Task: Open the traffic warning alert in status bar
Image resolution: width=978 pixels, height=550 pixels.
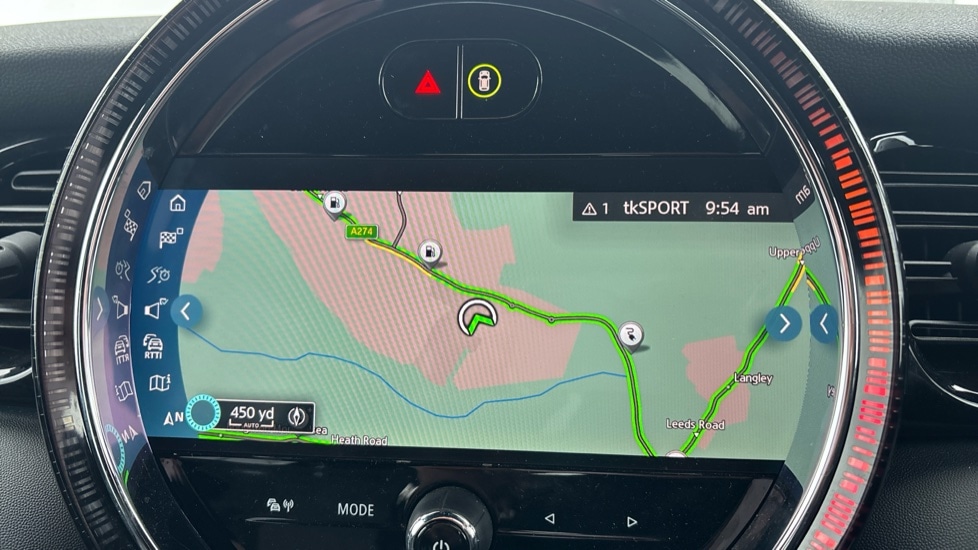Action: point(596,208)
